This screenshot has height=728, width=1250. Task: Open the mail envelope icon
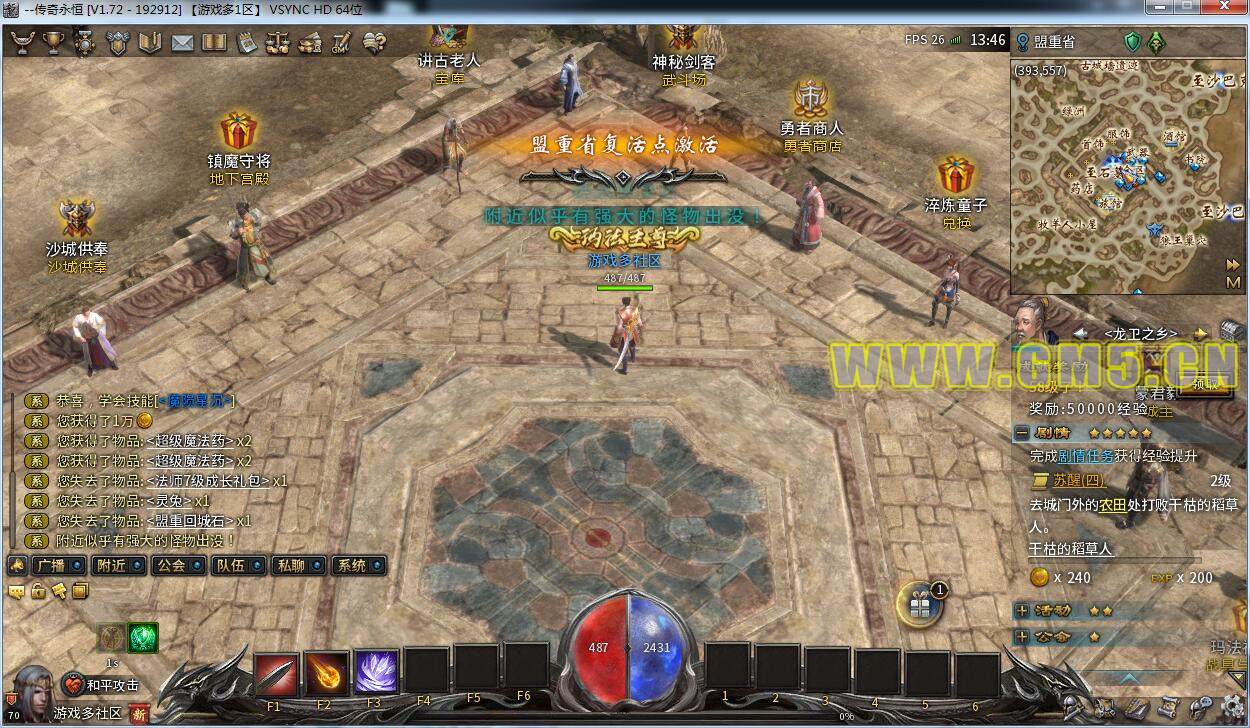point(182,42)
